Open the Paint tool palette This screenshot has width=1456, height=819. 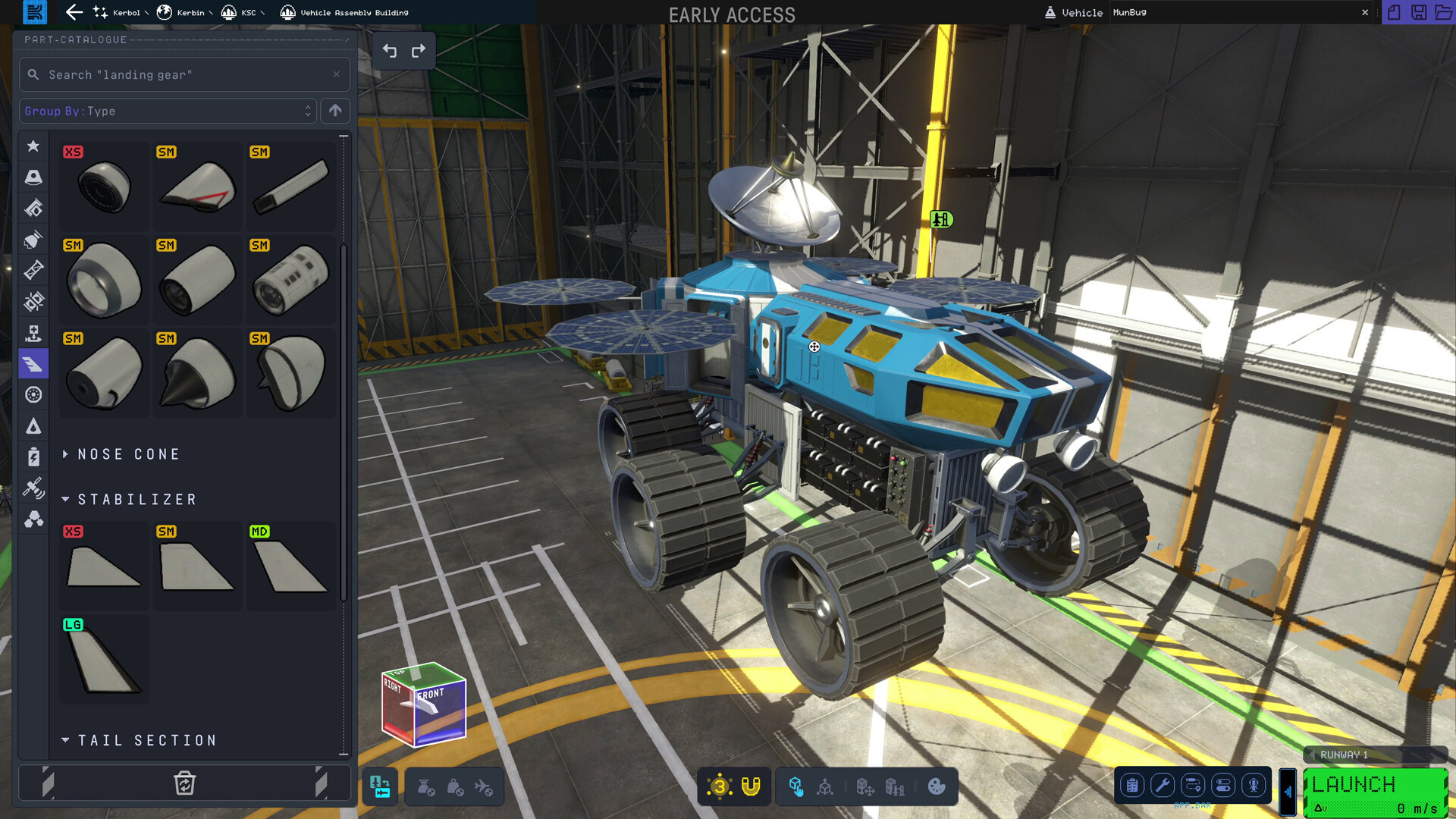[x=937, y=786]
